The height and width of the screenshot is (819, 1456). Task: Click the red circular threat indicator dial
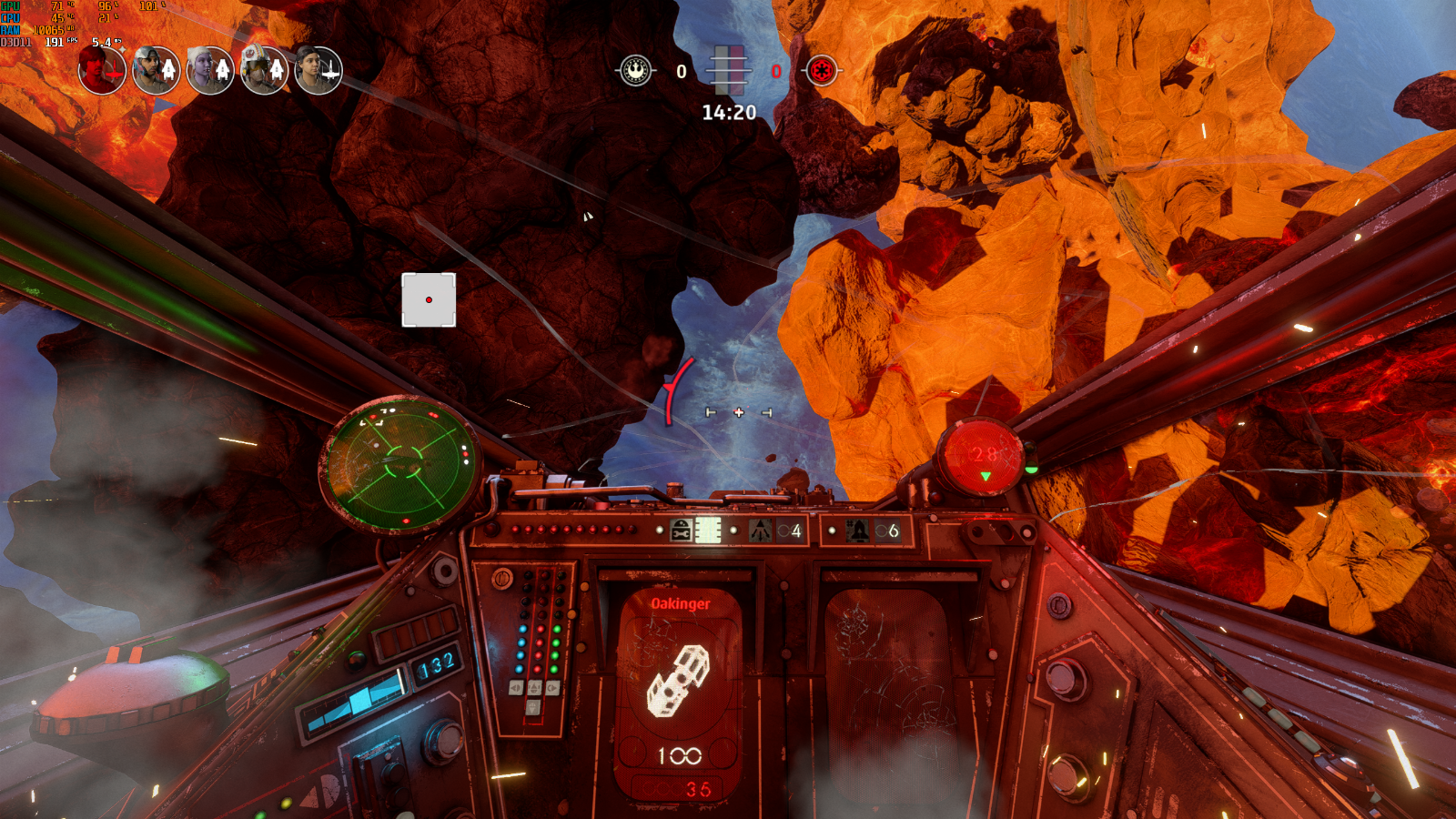pos(983,457)
